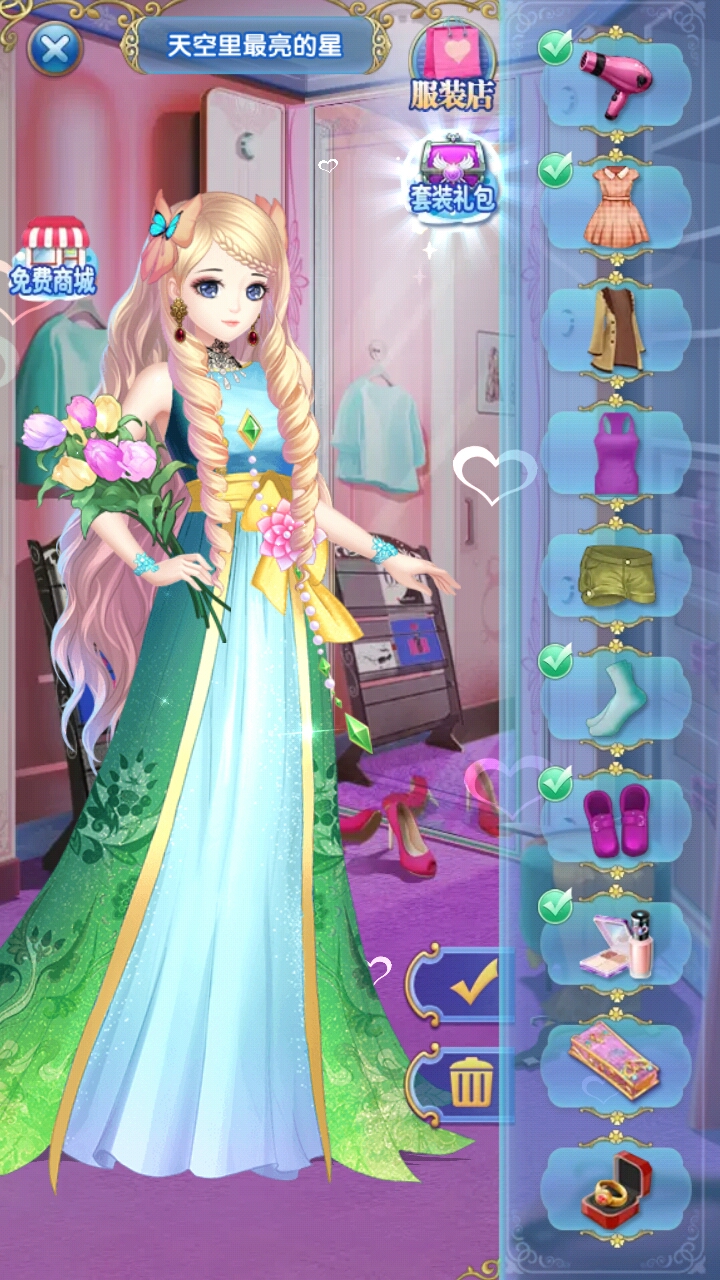
Task: Open the ring jewelry box category
Action: [x=614, y=1187]
